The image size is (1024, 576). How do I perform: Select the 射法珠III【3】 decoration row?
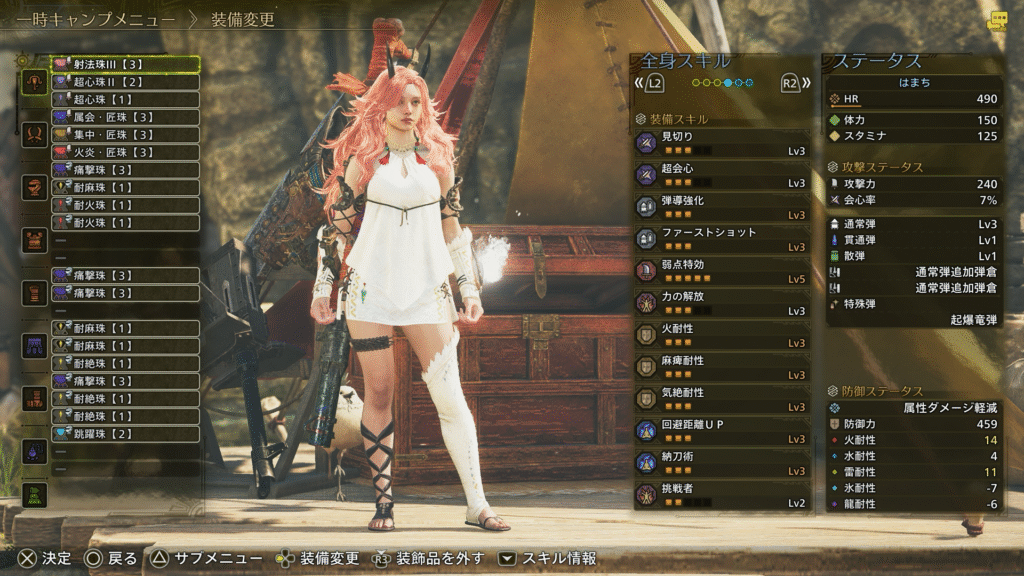[125, 64]
